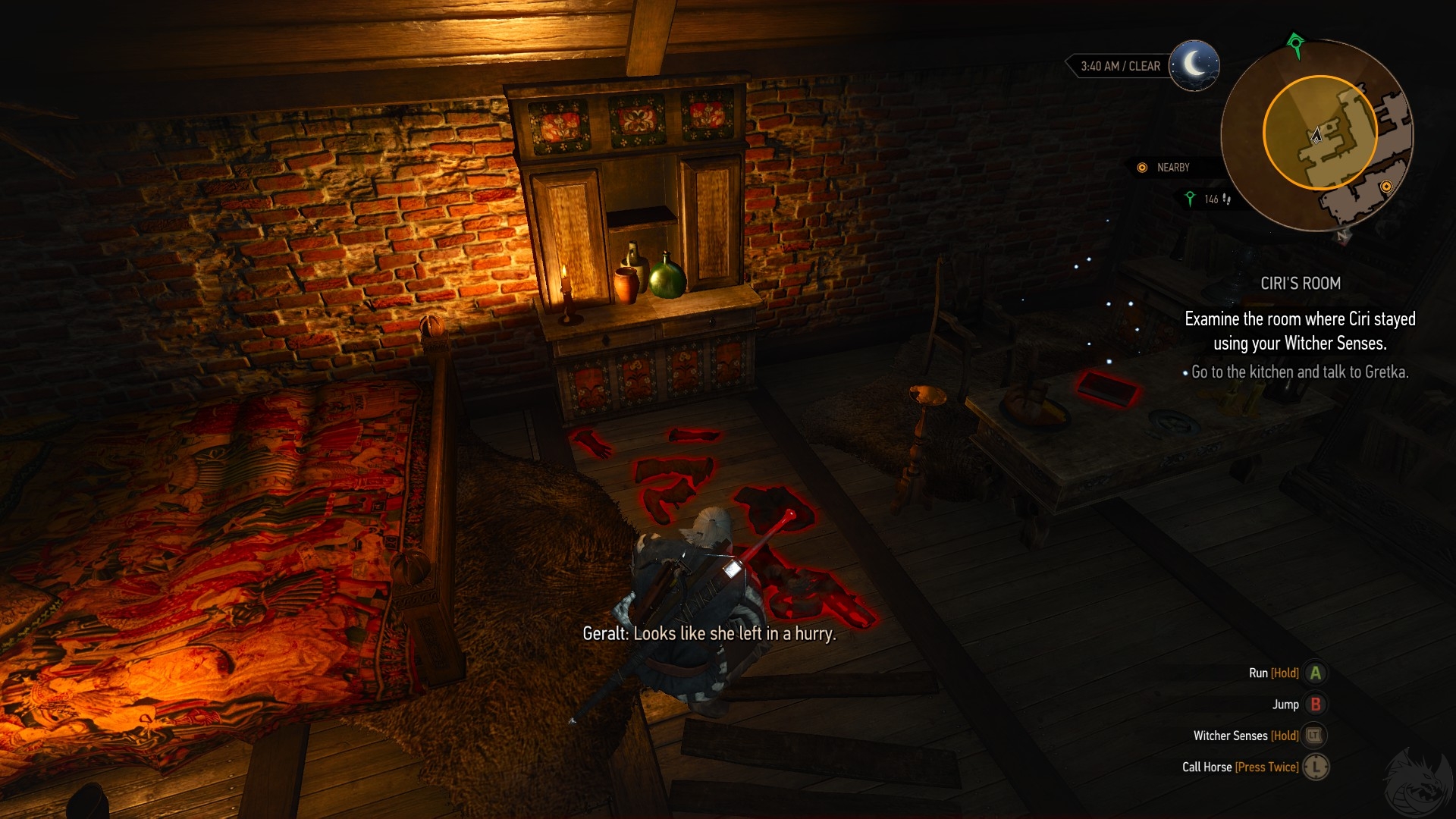Image resolution: width=1456 pixels, height=819 pixels.
Task: Click the green quest marker above minimap
Action: 1295,43
